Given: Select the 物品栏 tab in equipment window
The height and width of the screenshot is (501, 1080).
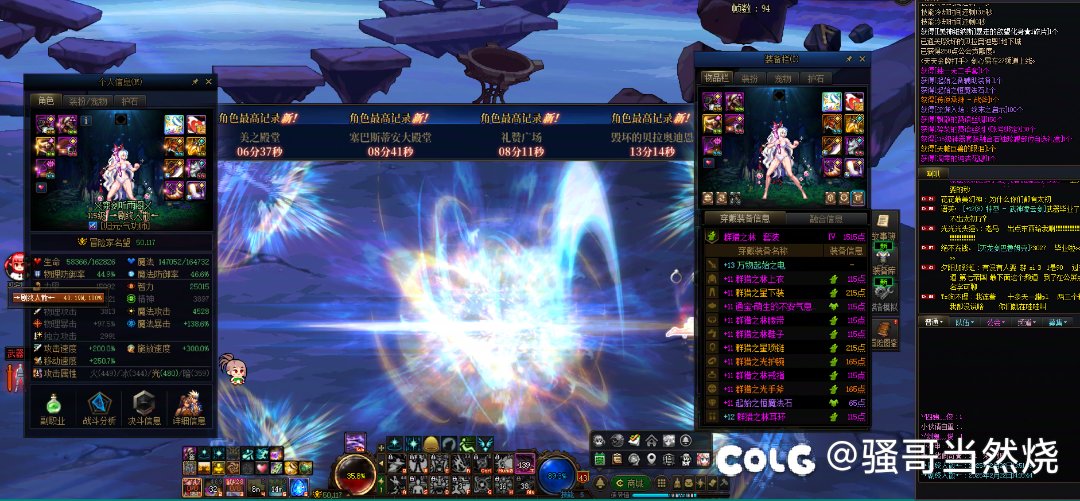Looking at the screenshot, I should tap(716, 77).
